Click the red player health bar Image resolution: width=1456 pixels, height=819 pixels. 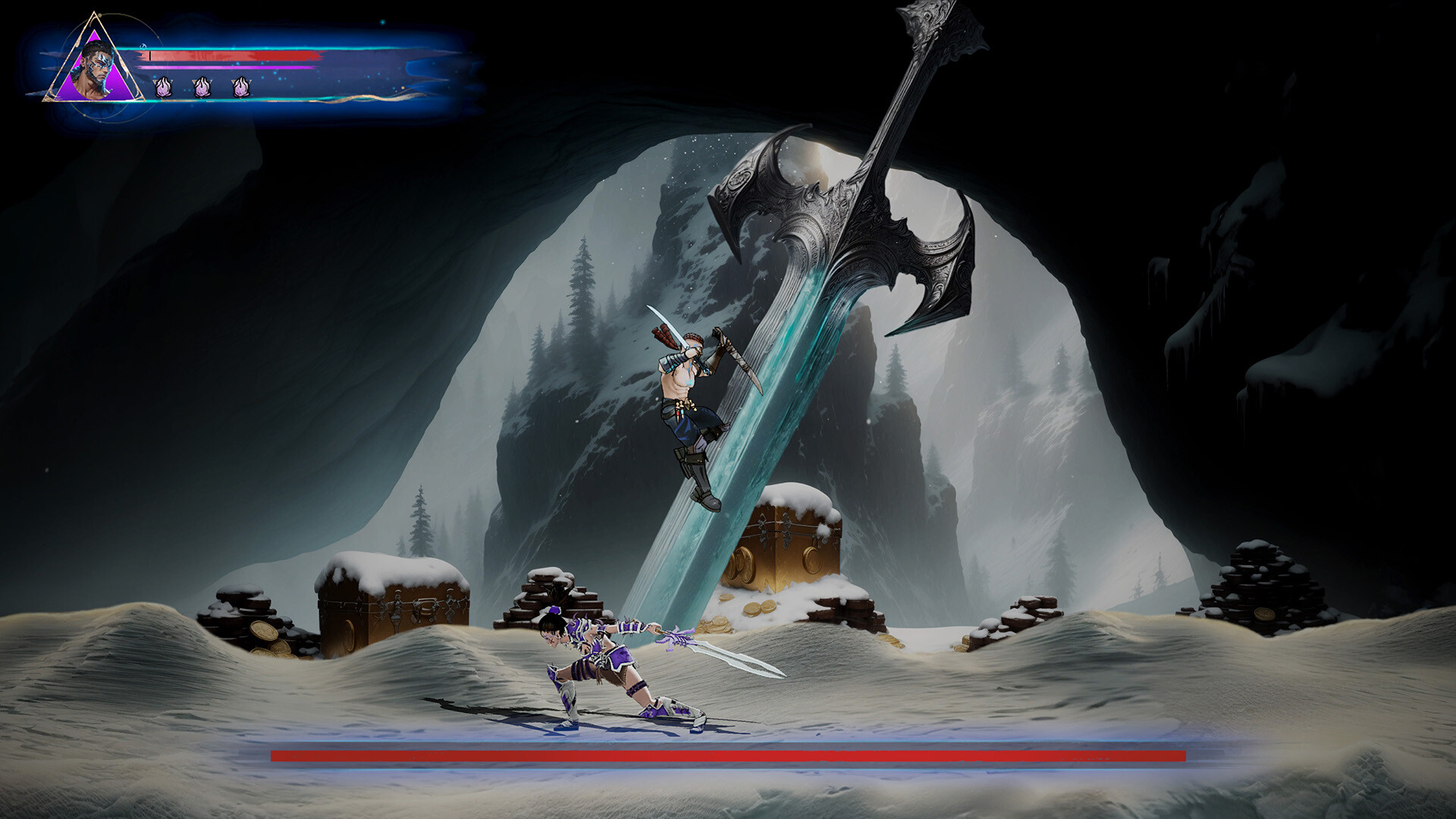(227, 55)
